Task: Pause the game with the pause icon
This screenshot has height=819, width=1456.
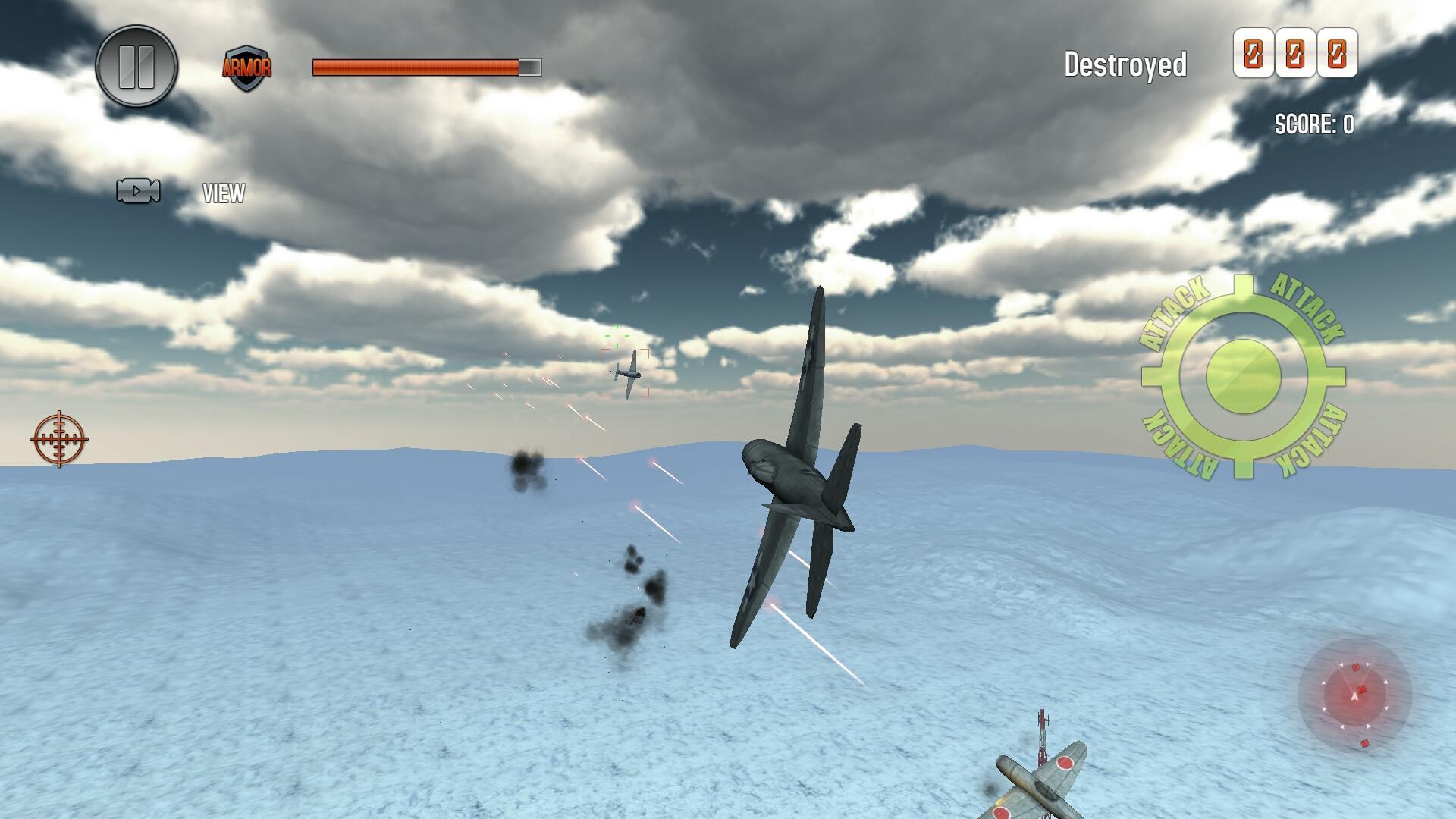Action: pyautogui.click(x=136, y=67)
